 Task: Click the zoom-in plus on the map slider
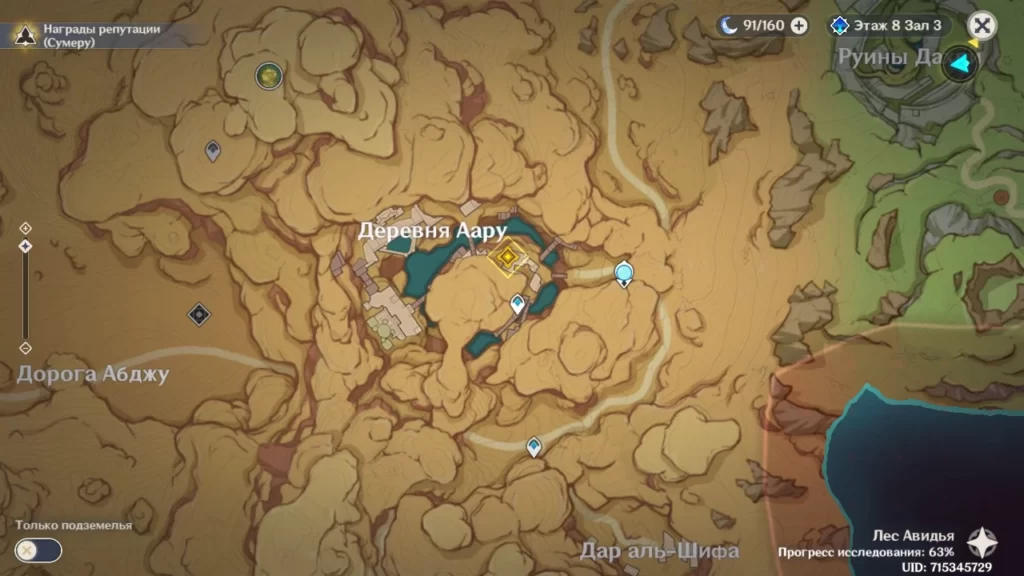pyautogui.click(x=25, y=228)
